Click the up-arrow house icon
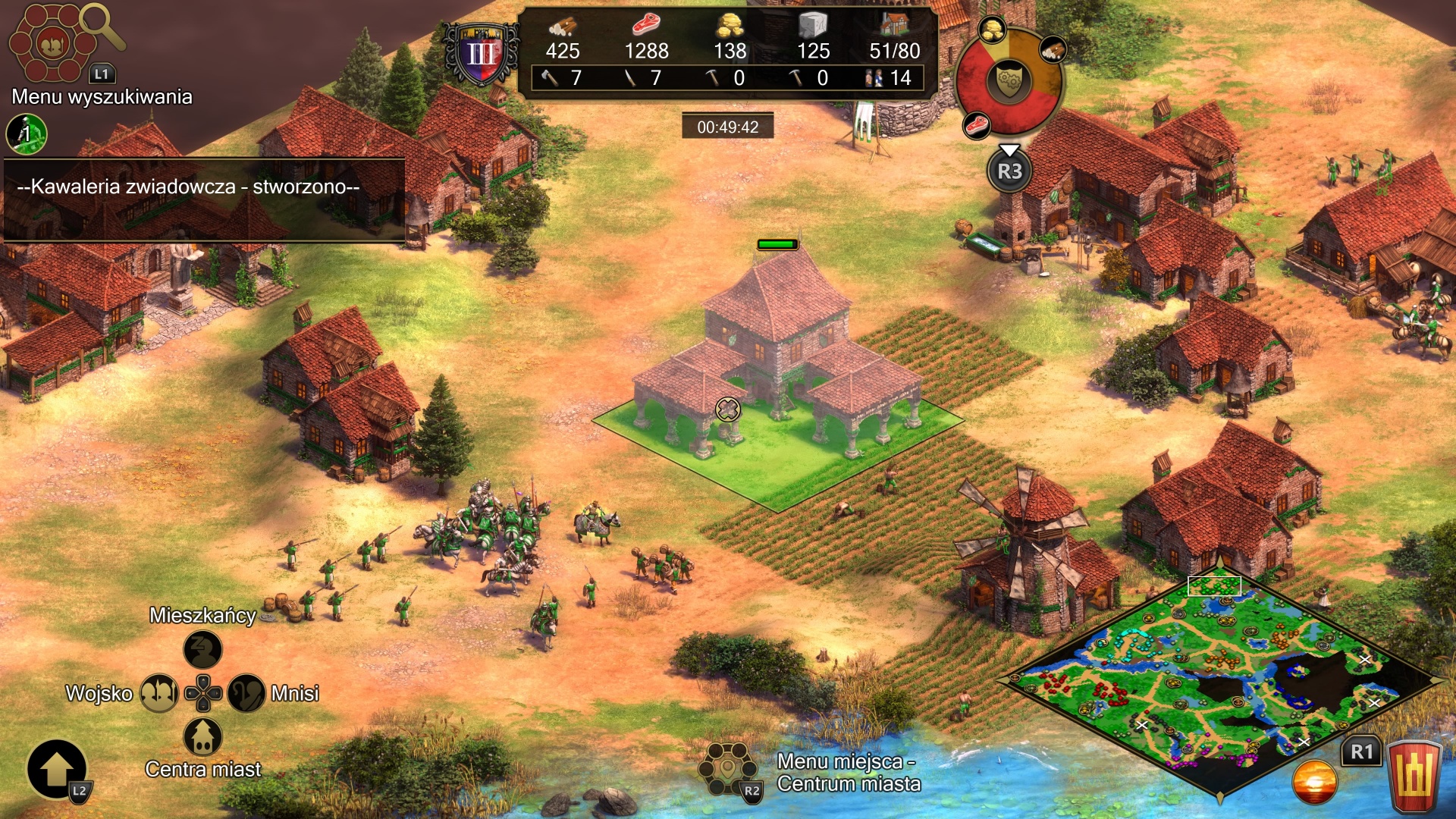The width and height of the screenshot is (1456, 819). (57, 770)
